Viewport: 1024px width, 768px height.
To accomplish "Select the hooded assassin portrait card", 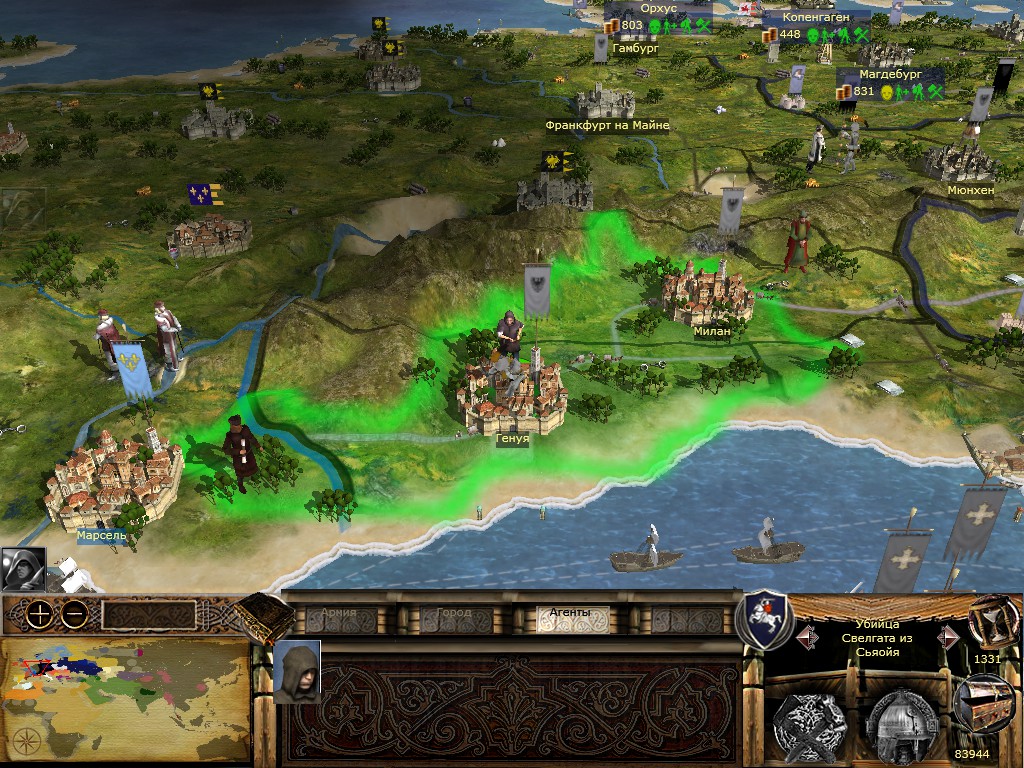I will [297, 672].
